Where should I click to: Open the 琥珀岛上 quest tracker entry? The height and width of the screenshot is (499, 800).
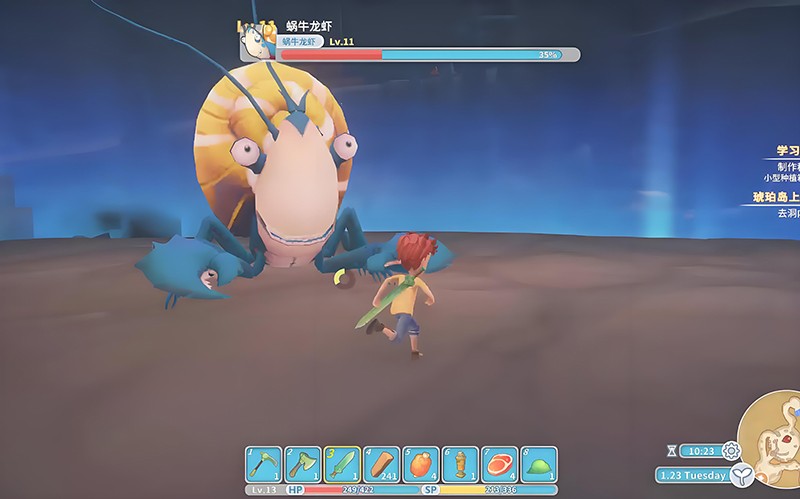776,197
